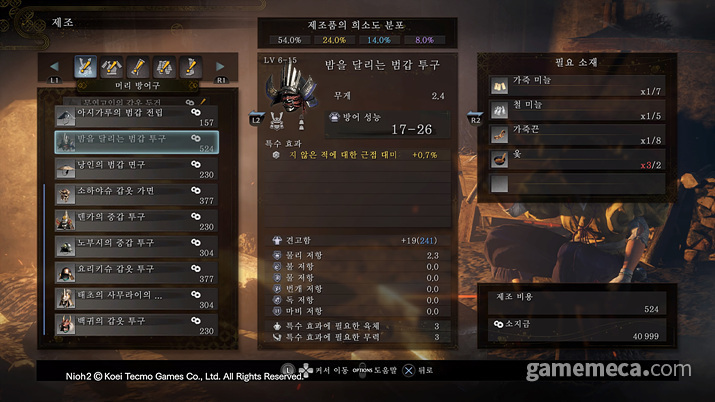The image size is (715, 402).
Task: Select the 철 미늘 material row
Action: (x=568, y=111)
